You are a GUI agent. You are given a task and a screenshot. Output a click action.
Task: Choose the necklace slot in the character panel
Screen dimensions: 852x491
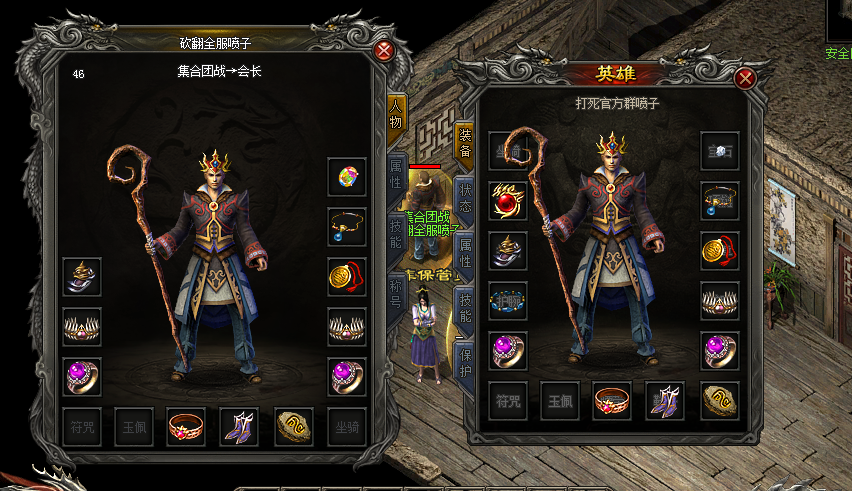(347, 227)
